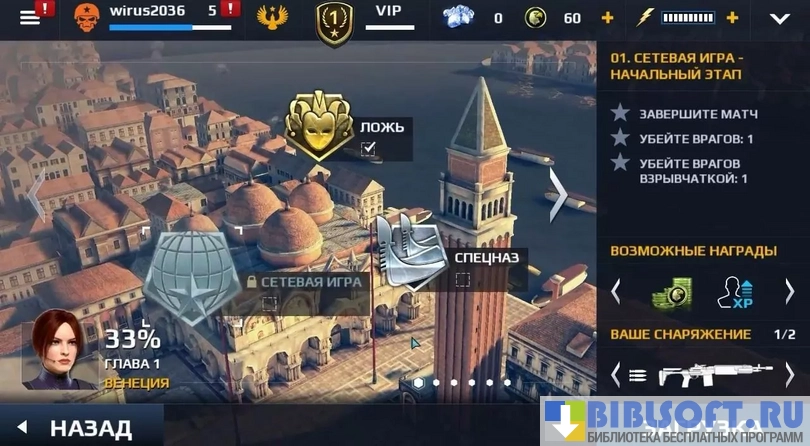Image resolution: width=810 pixels, height=446 pixels.
Task: Expand the top-right dropdown arrow
Action: (779, 18)
